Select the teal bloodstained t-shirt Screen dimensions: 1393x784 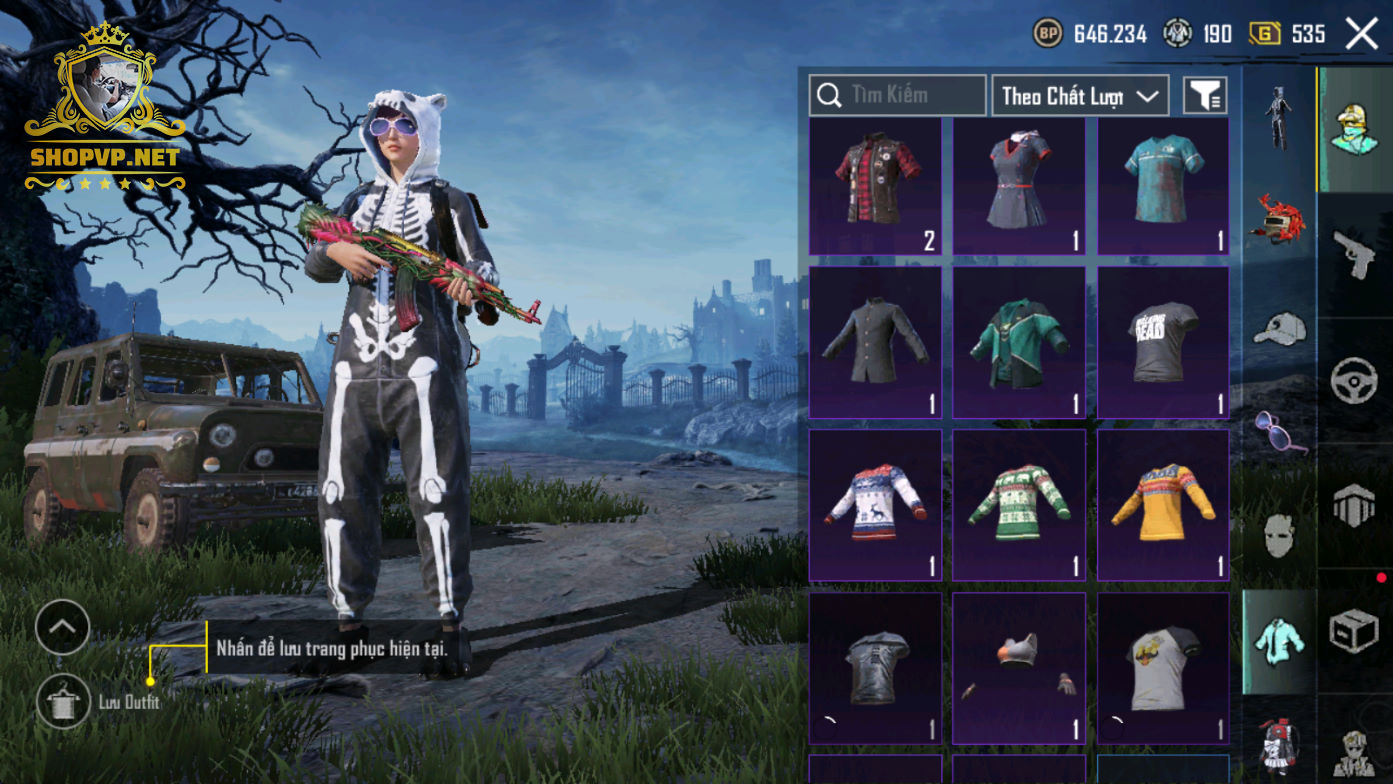pyautogui.click(x=1163, y=186)
